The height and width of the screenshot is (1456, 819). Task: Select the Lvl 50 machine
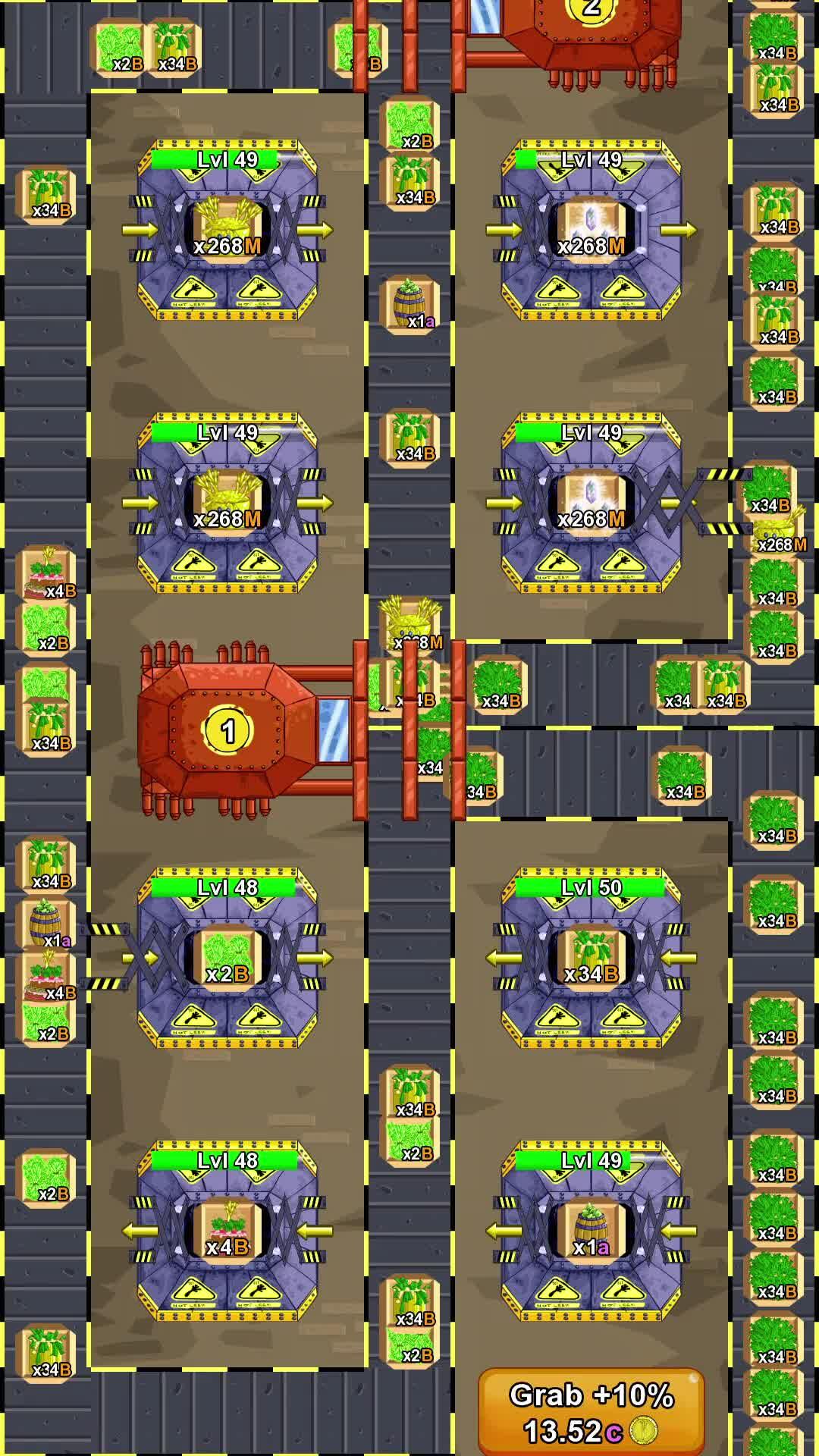[591, 958]
